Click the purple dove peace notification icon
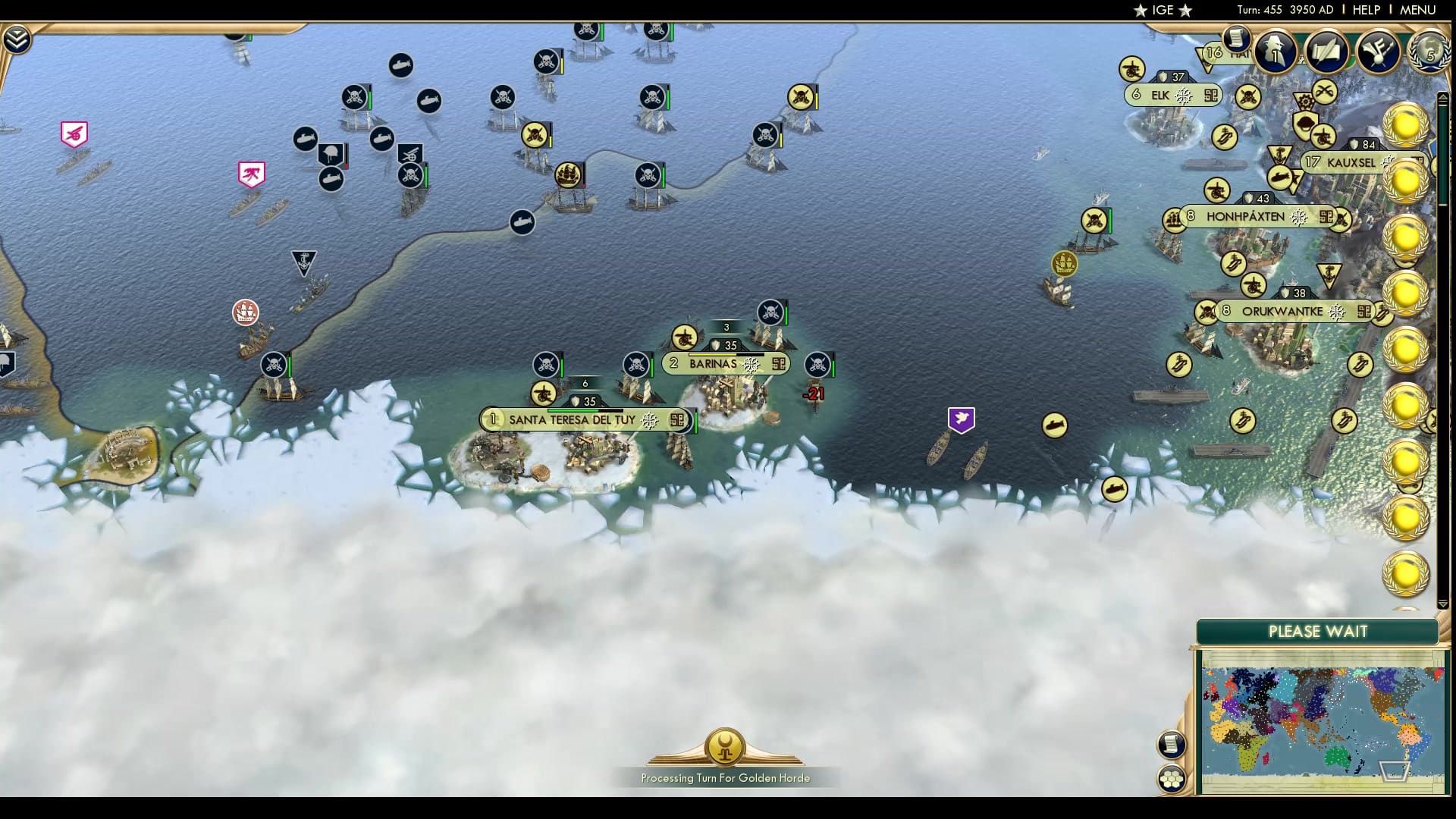The image size is (1456, 819). coord(961,418)
